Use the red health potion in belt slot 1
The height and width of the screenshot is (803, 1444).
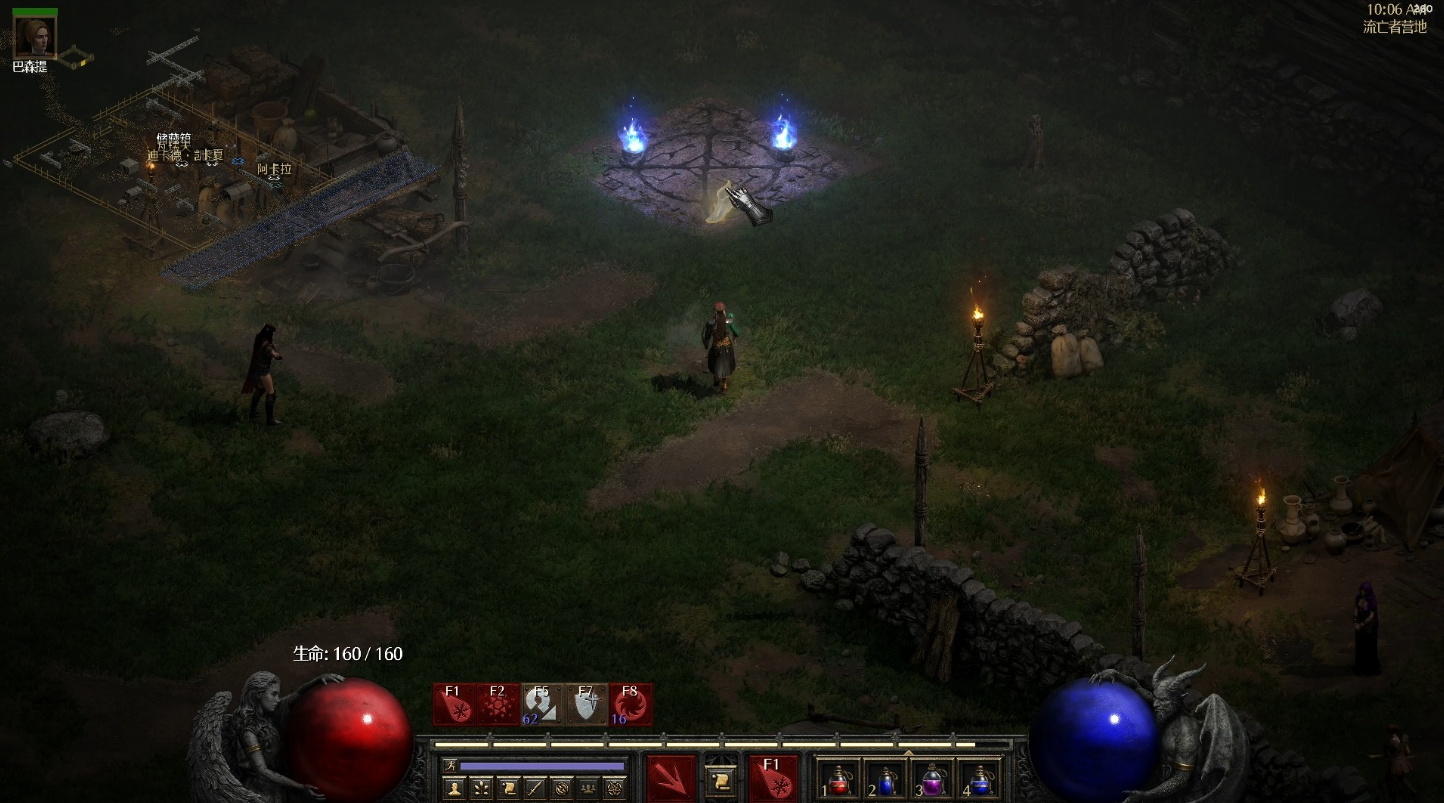click(840, 779)
